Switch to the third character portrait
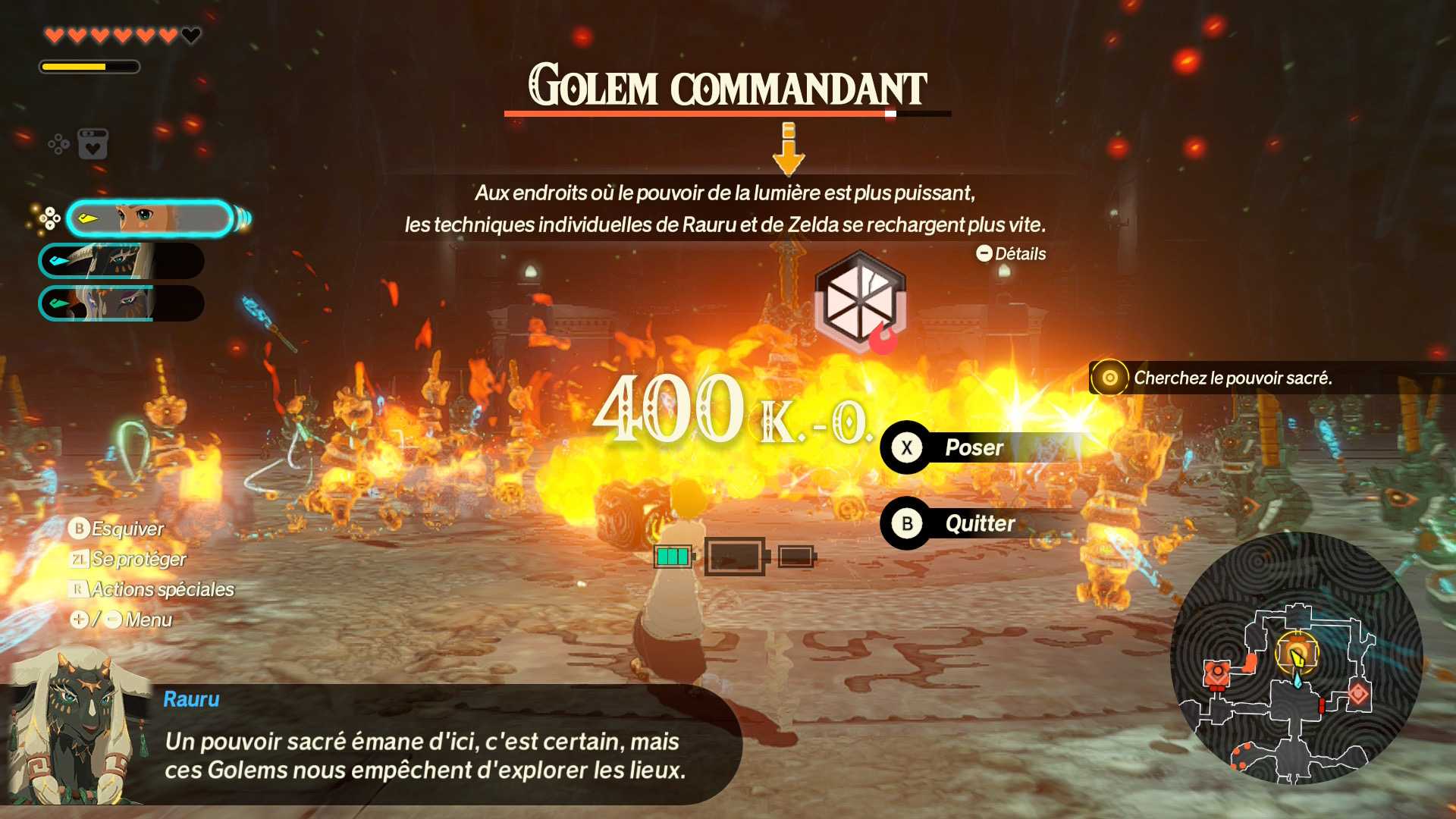The image size is (1456, 819). (x=121, y=303)
